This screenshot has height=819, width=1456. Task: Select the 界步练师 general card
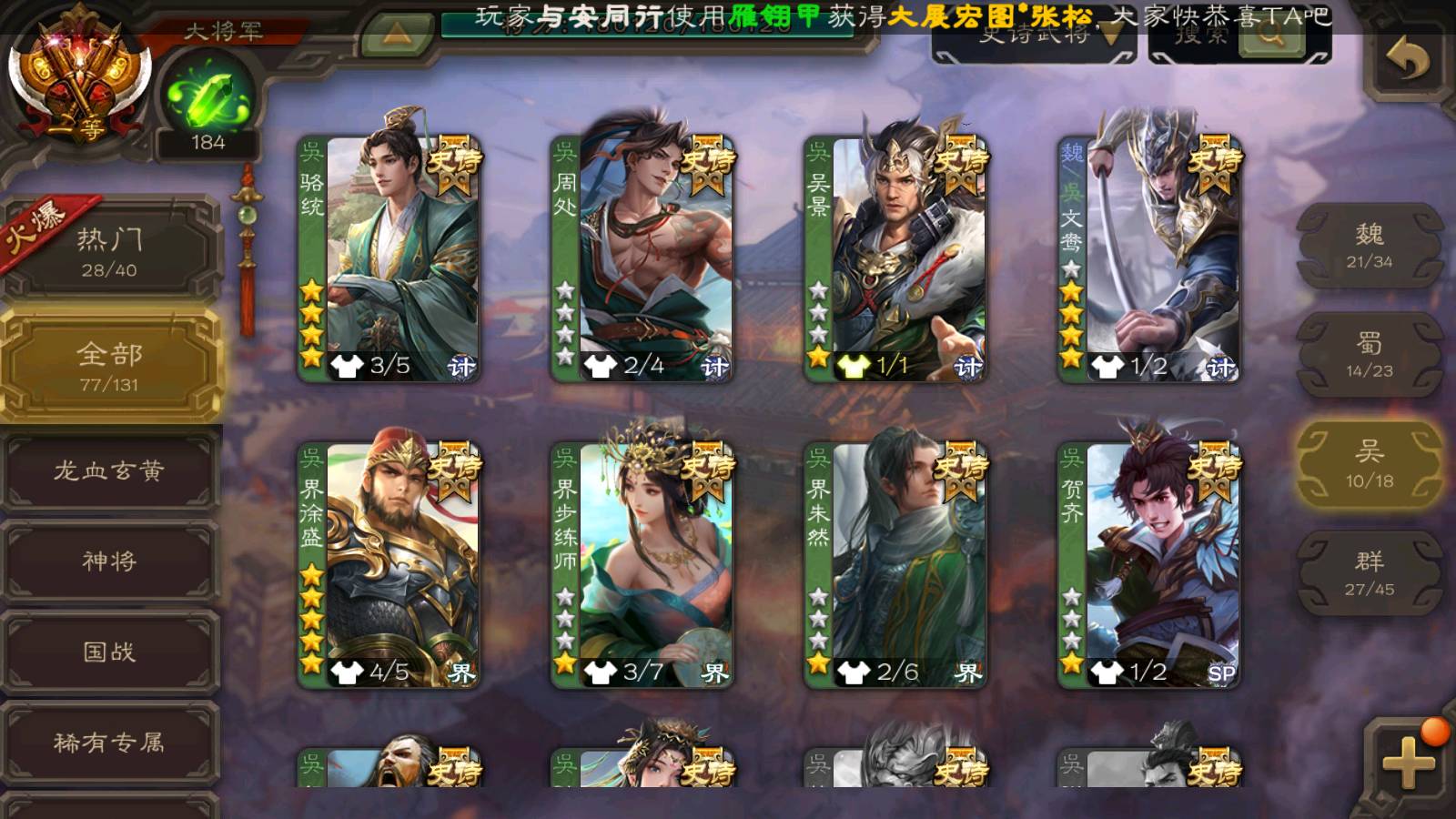642,564
